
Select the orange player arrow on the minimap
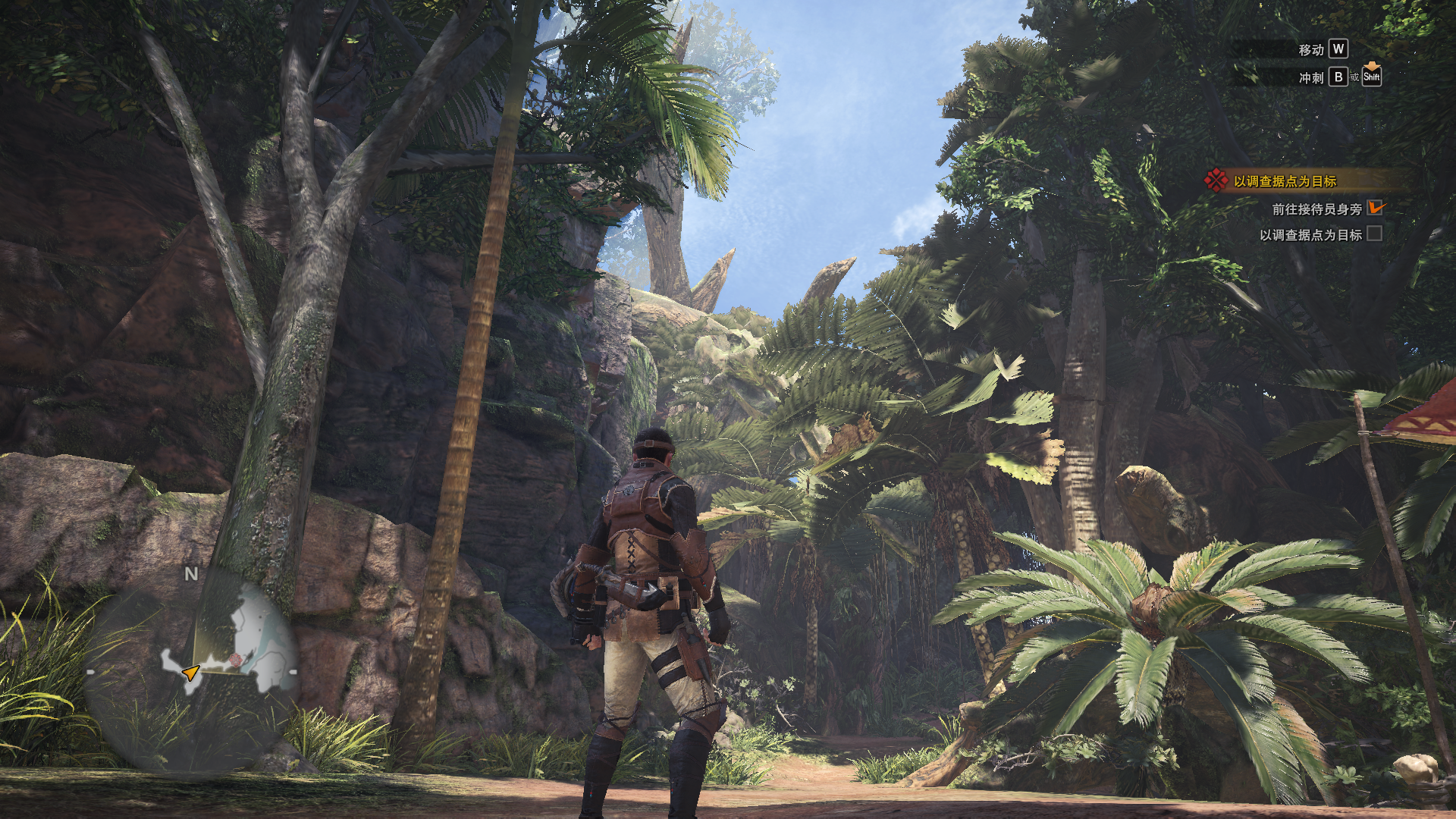(190, 672)
